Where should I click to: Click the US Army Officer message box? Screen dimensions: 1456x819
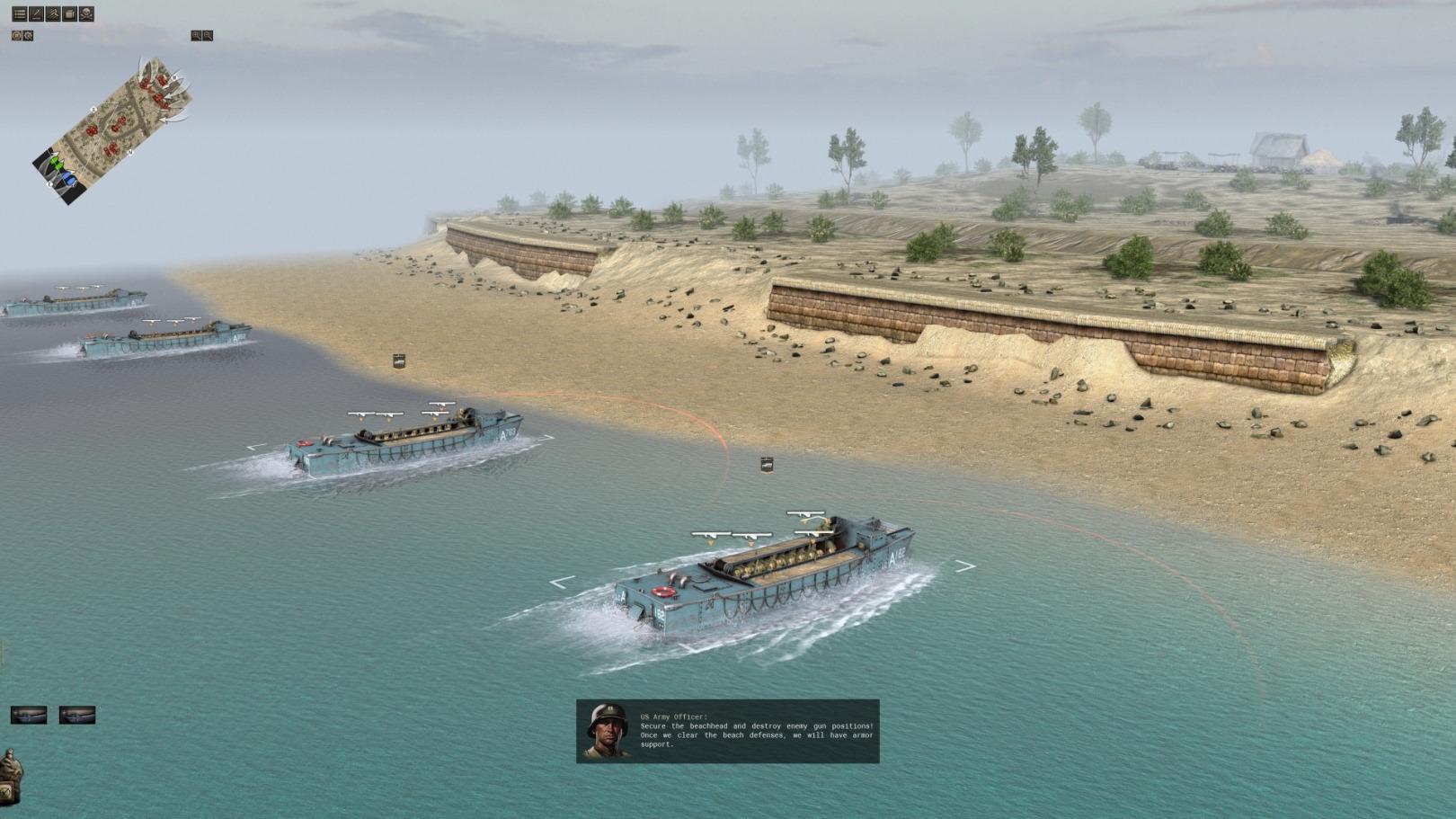point(728,731)
